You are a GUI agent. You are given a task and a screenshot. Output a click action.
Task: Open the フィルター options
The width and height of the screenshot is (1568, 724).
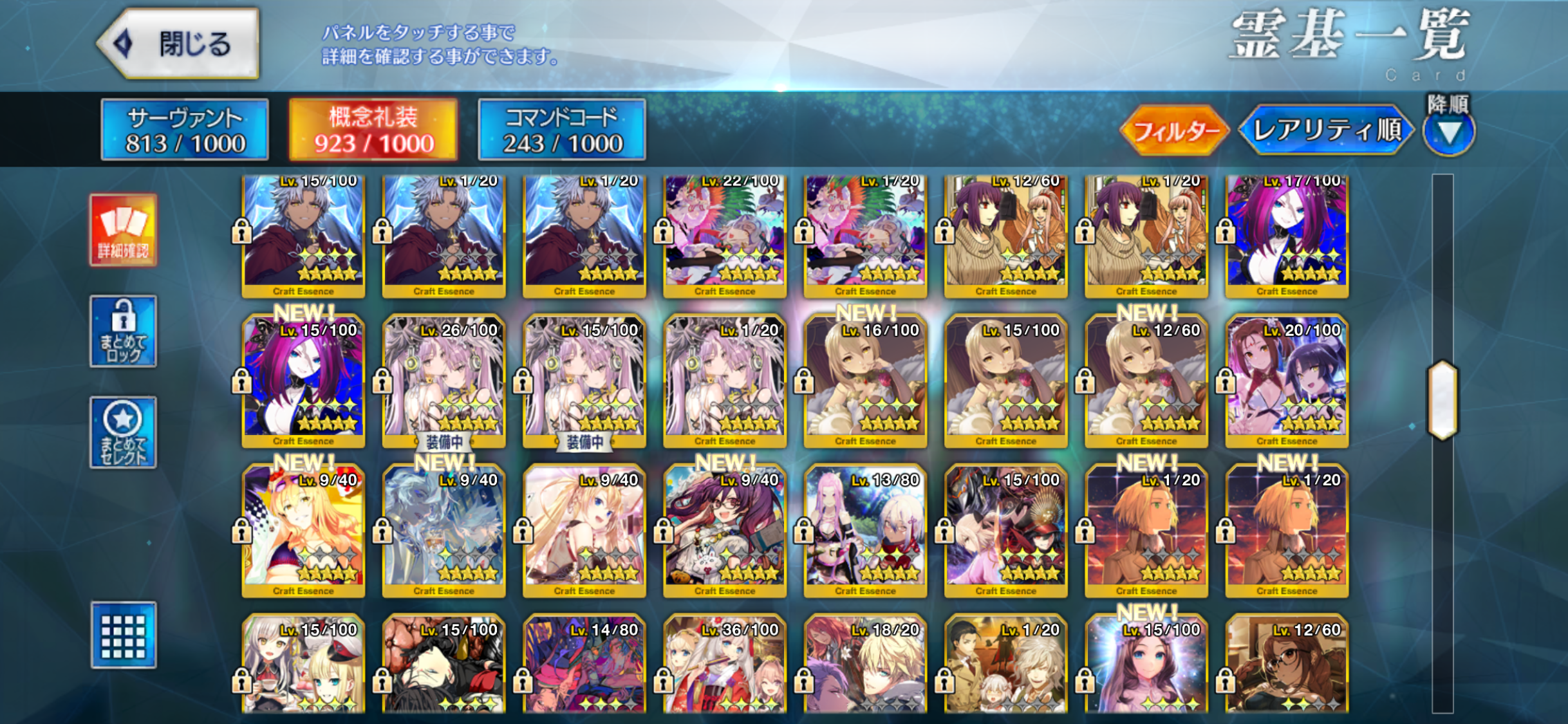[1175, 131]
